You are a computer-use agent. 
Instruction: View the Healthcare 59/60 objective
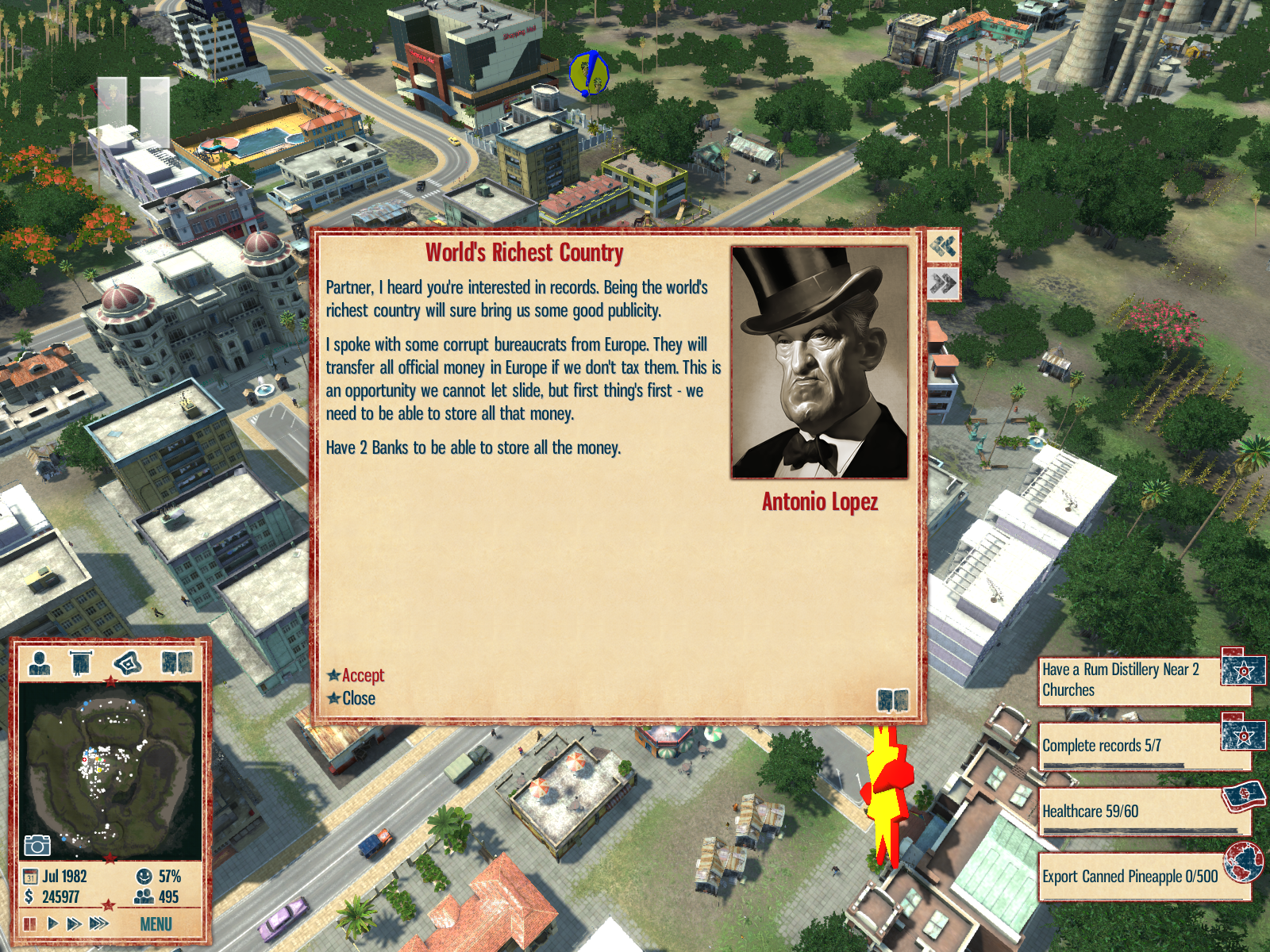1127,811
